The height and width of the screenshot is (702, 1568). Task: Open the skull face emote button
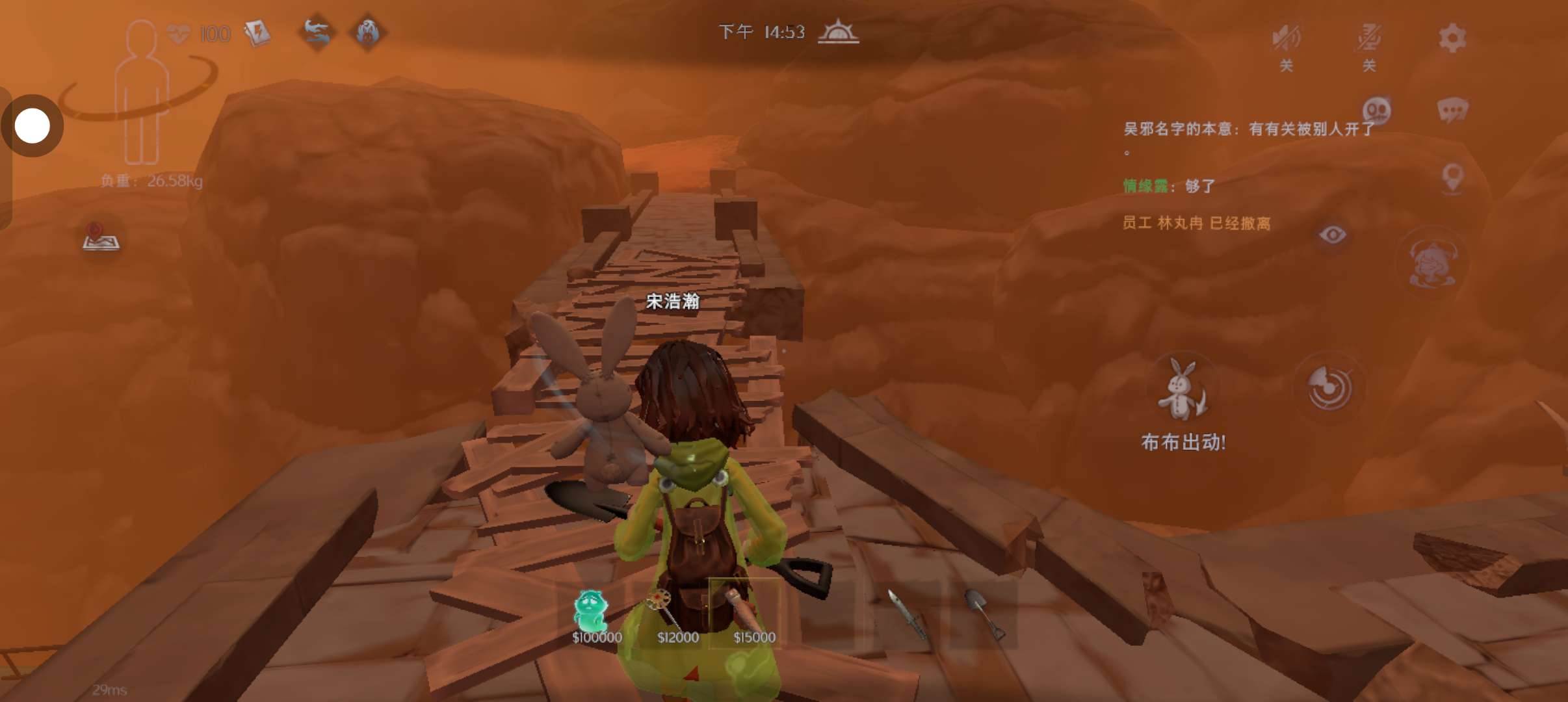[1376, 110]
